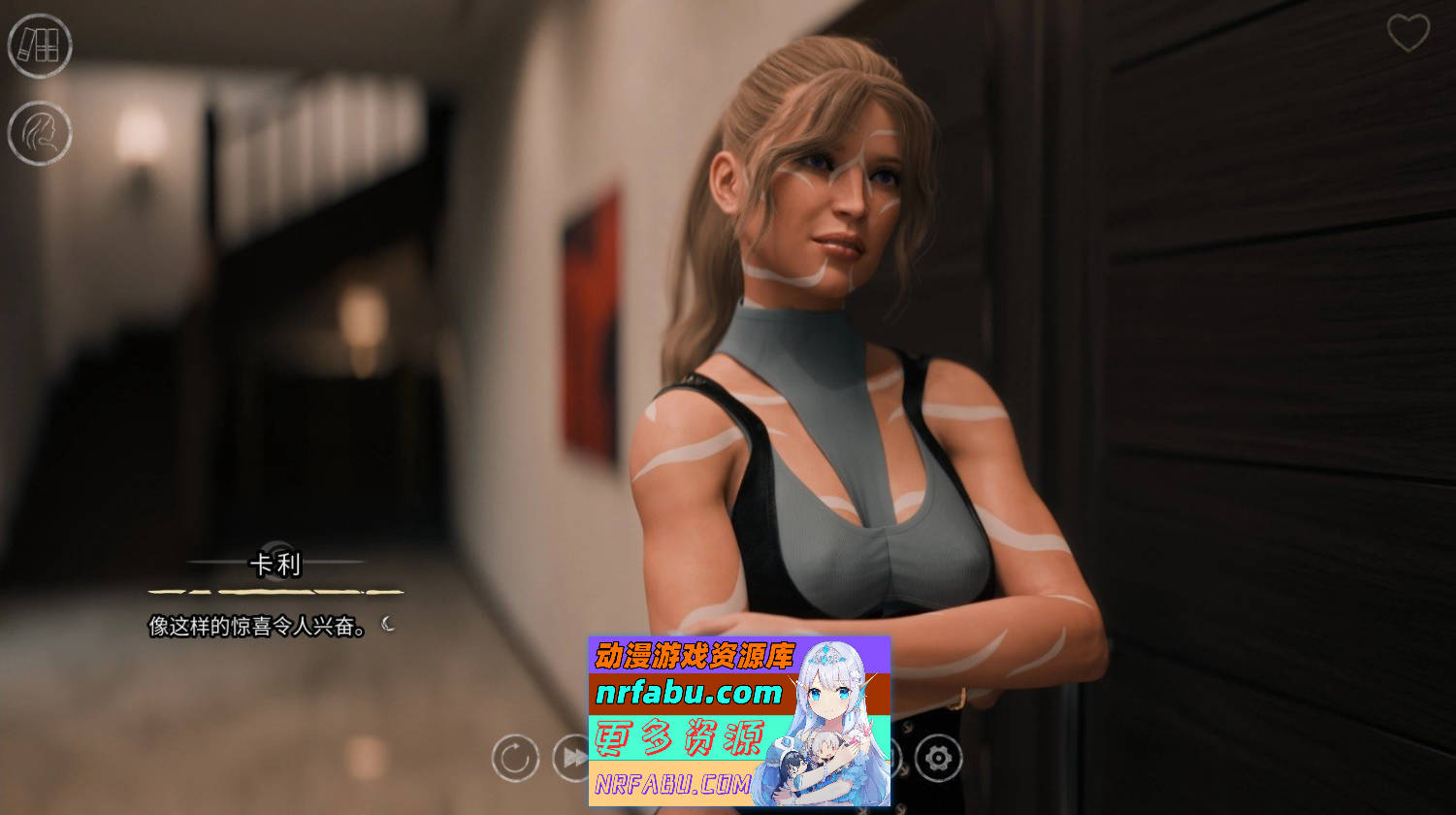Open character profiles with the face icon
Screen dimensions: 1456x815
coord(39,134)
